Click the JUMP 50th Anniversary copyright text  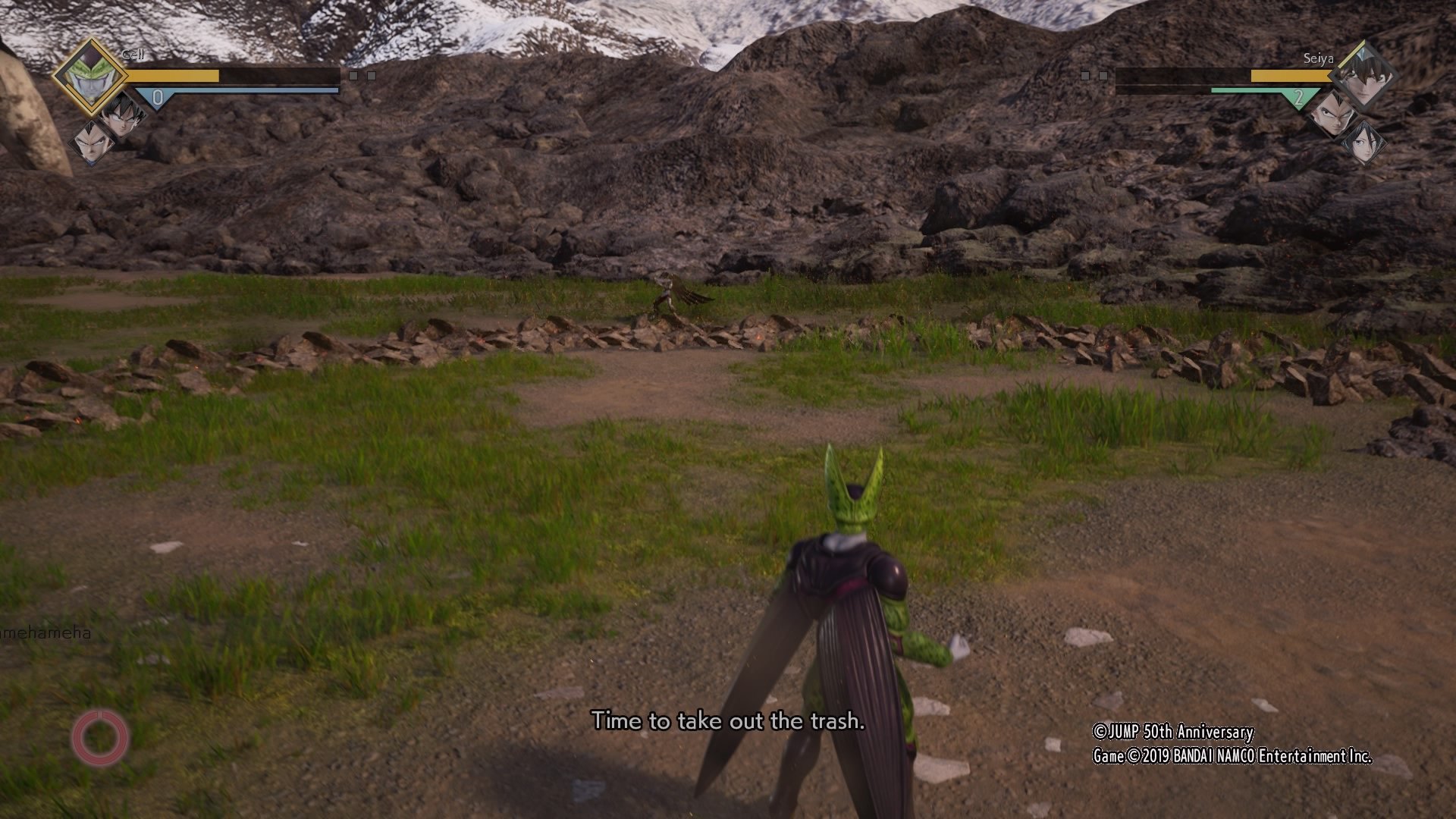point(1174,733)
